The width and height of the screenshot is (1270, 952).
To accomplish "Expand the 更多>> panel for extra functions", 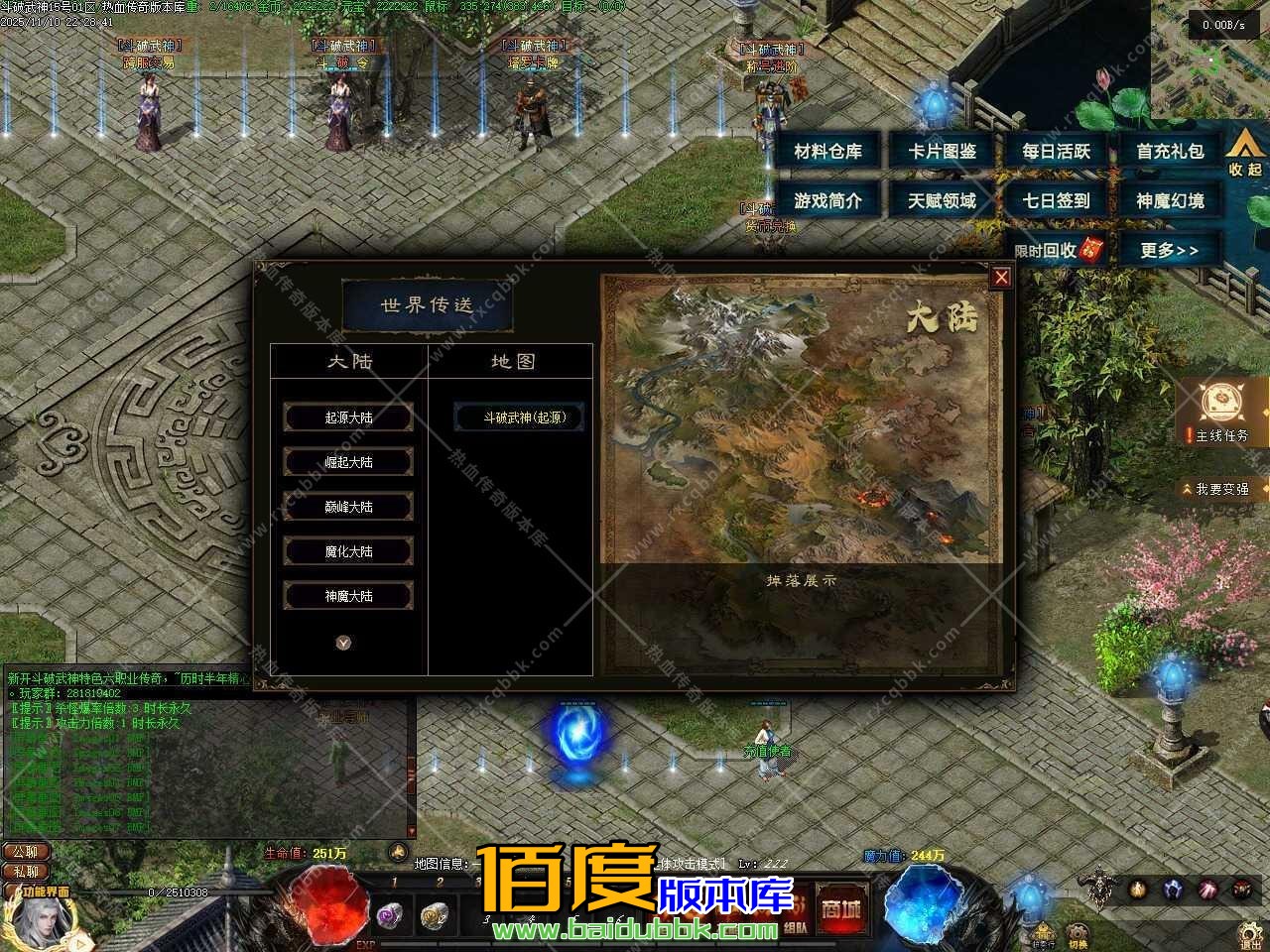I will [1171, 250].
